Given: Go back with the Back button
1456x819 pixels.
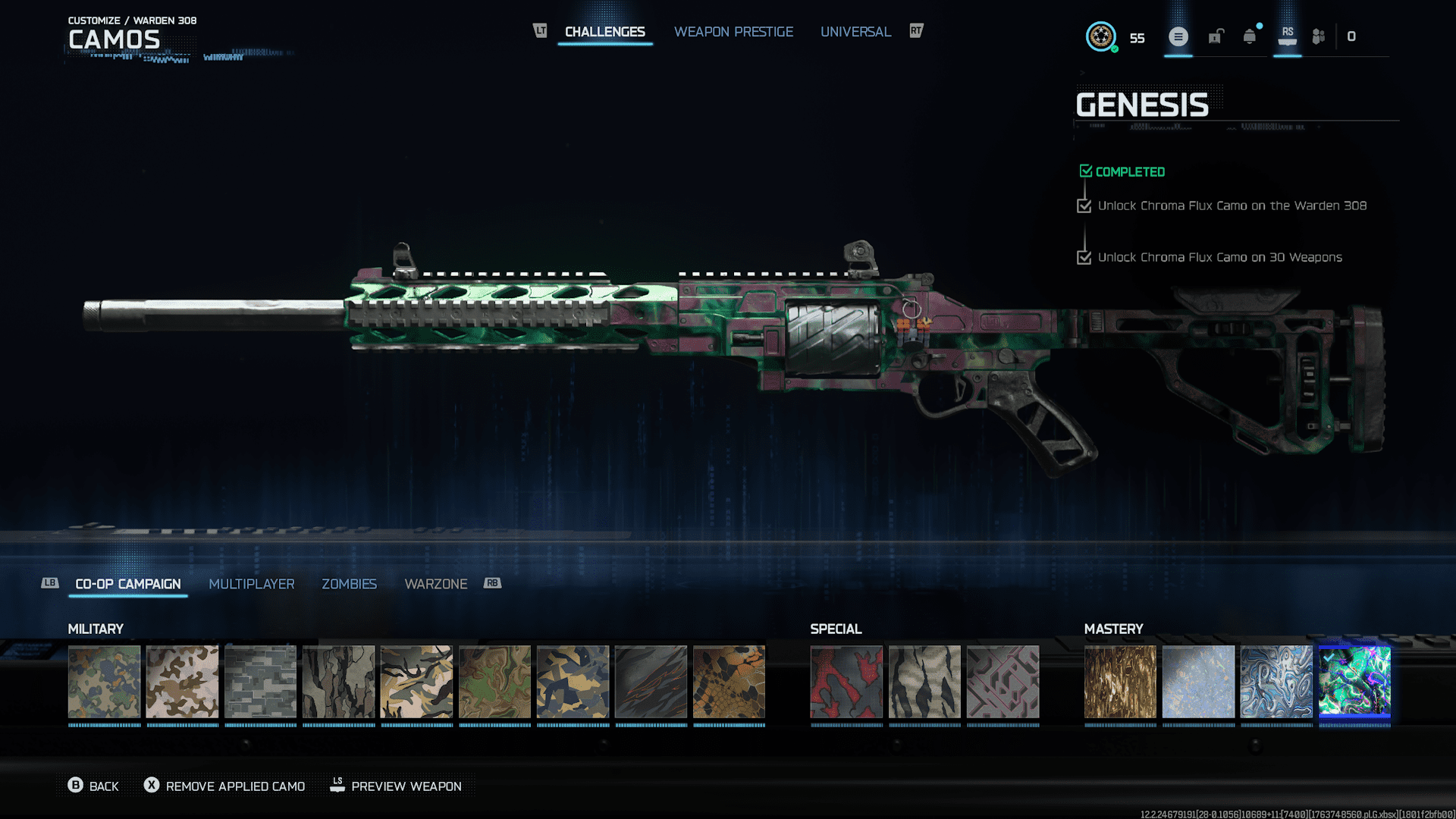Looking at the screenshot, I should coord(93,786).
